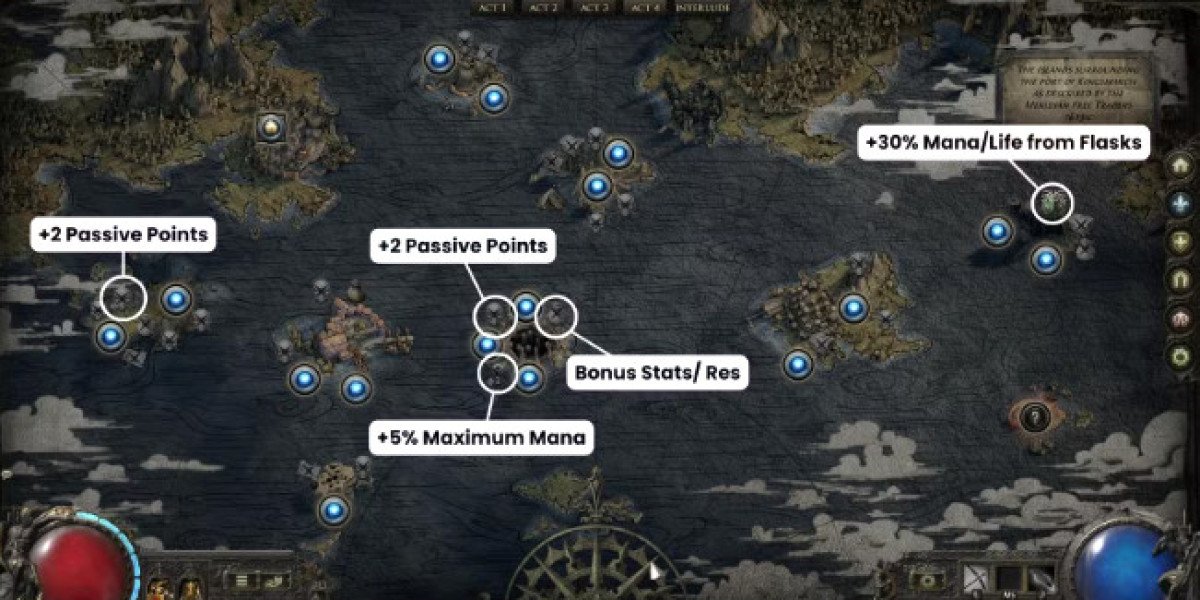Choose the circled skull marker labeled +5% Maximum Mana
This screenshot has width=1200, height=600.
tap(497, 374)
